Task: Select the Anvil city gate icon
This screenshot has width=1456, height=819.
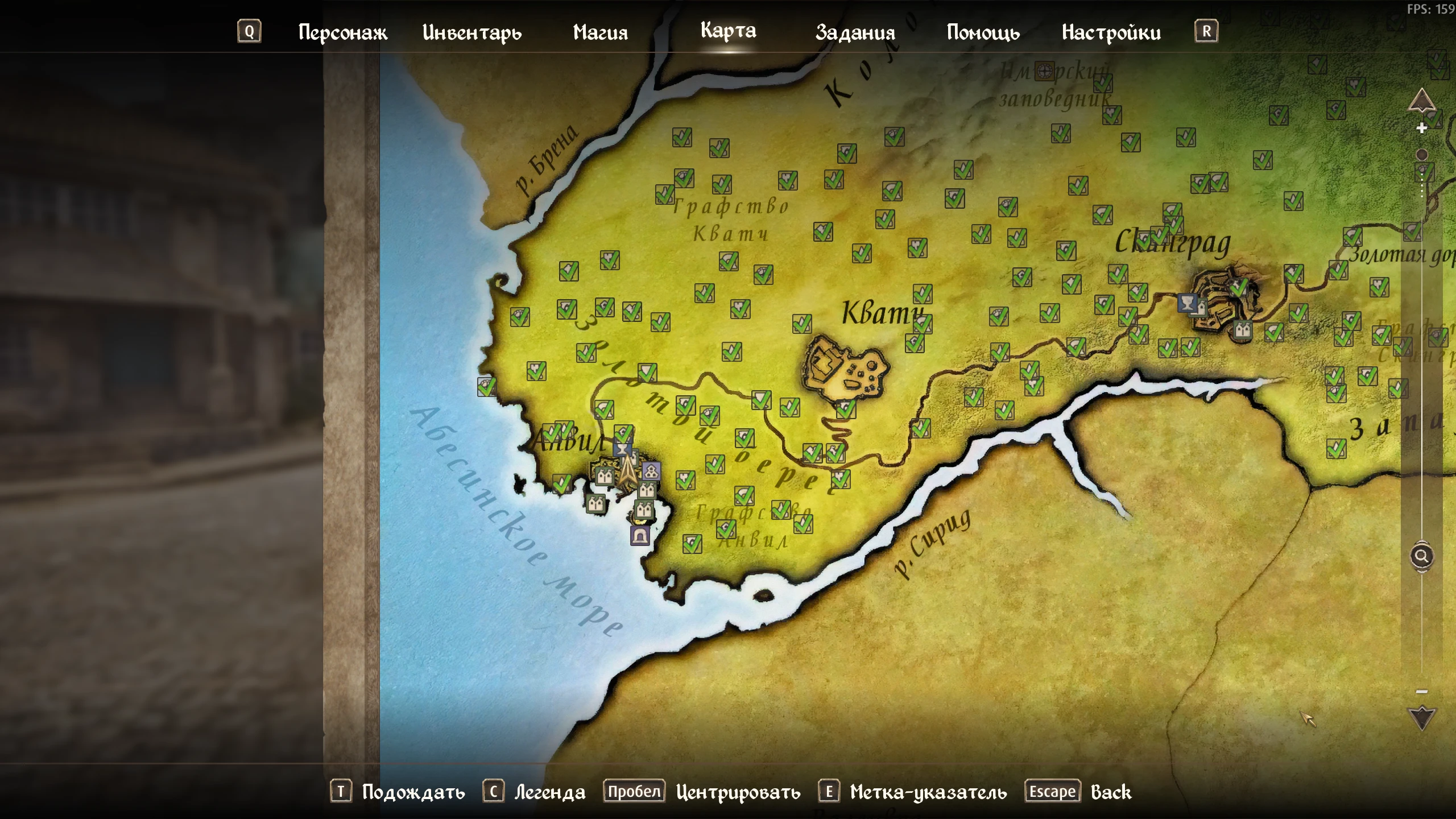Action: (605, 475)
